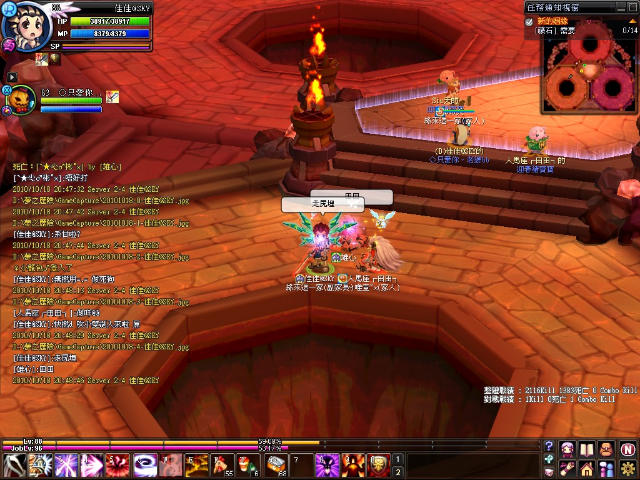
Task: Open the gear settings icon
Action: click(627, 467)
